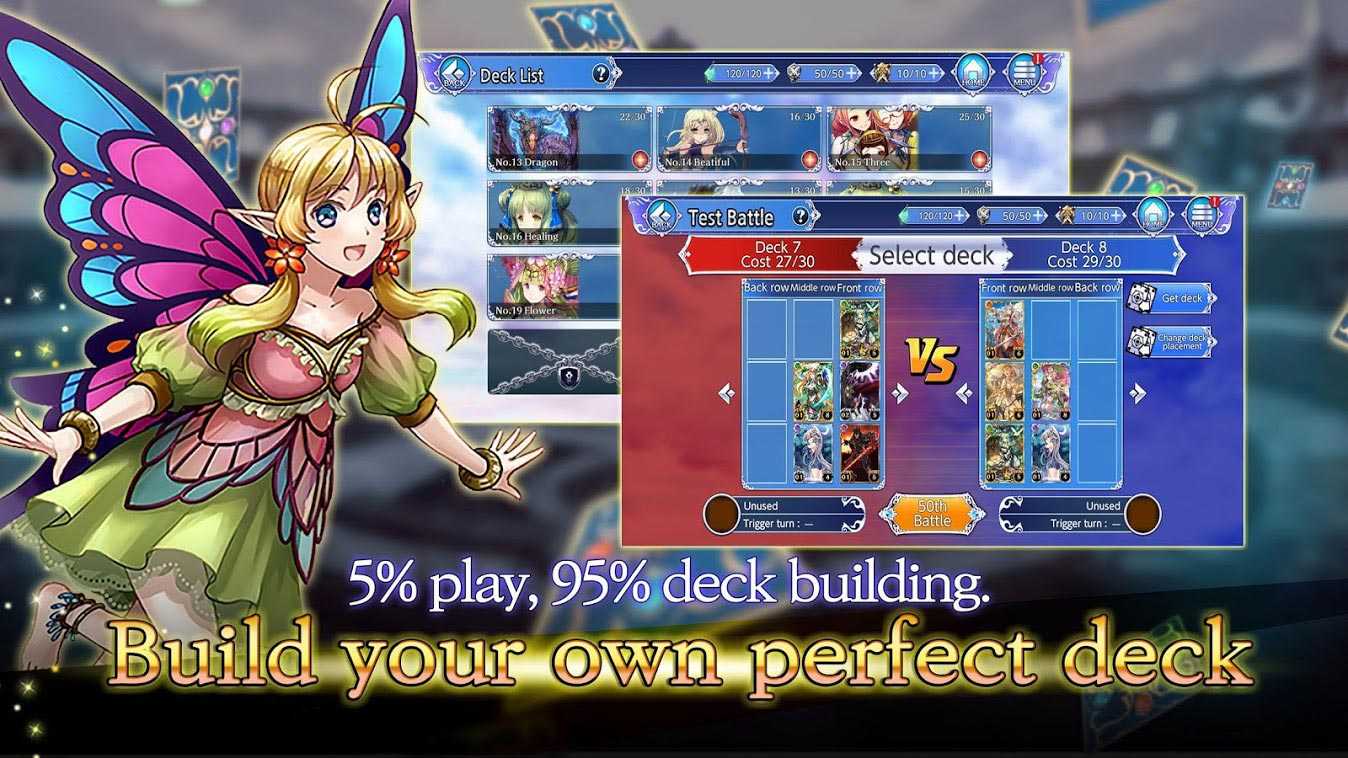Show help for Test Battle
This screenshot has height=758, width=1348.
point(800,216)
